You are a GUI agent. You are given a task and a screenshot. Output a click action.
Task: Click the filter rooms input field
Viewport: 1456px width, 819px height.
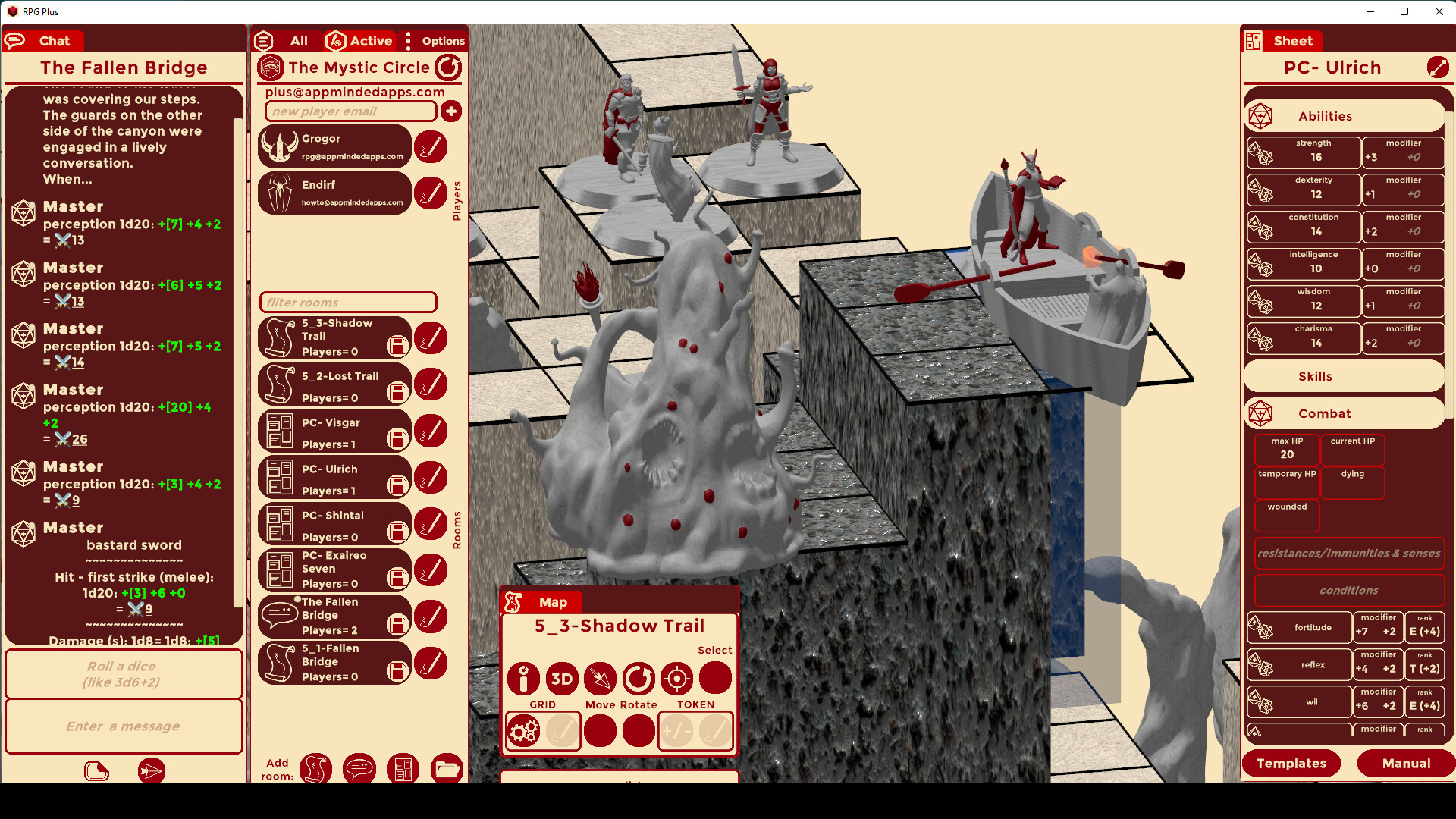click(347, 302)
